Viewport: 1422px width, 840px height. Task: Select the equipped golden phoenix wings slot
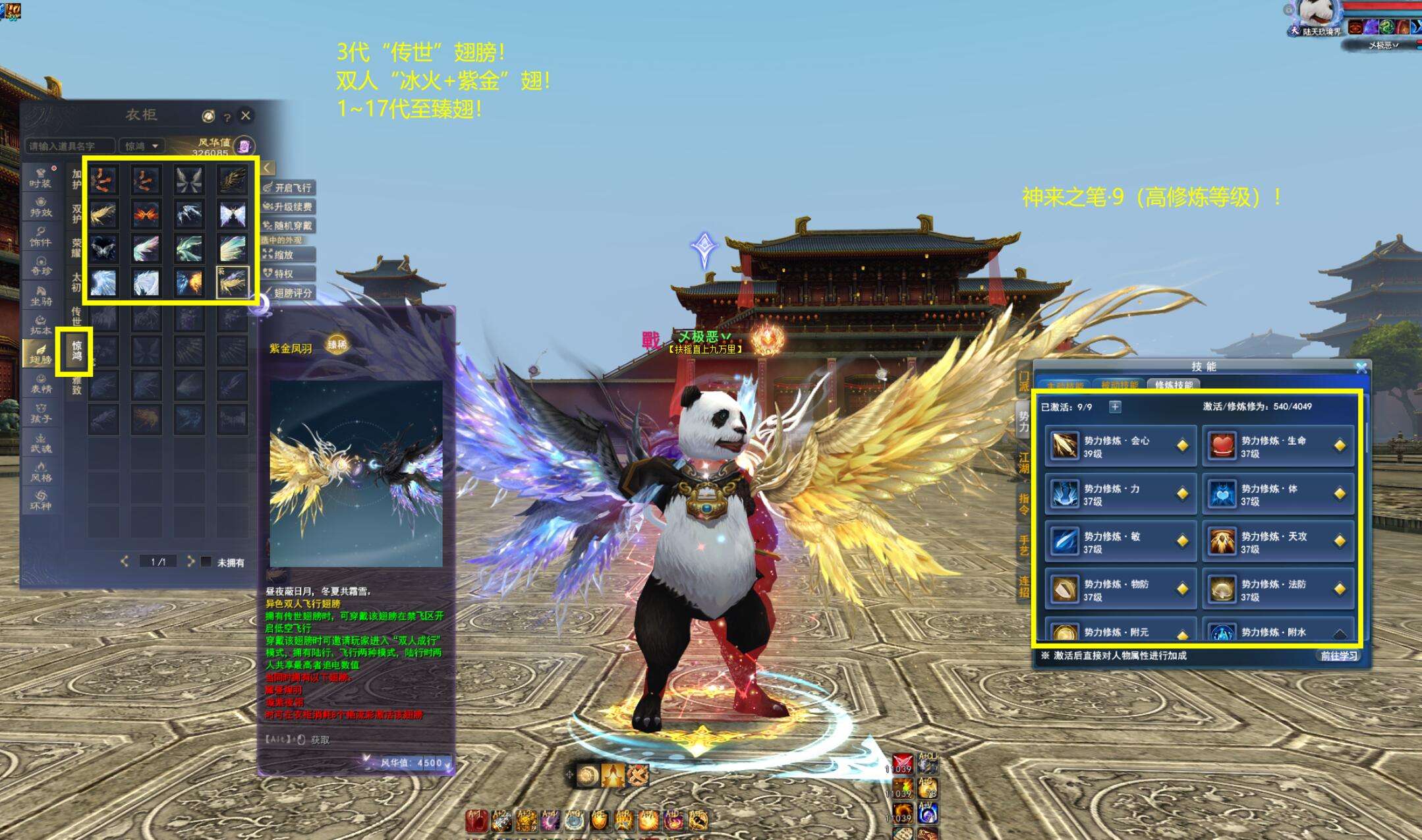point(233,282)
